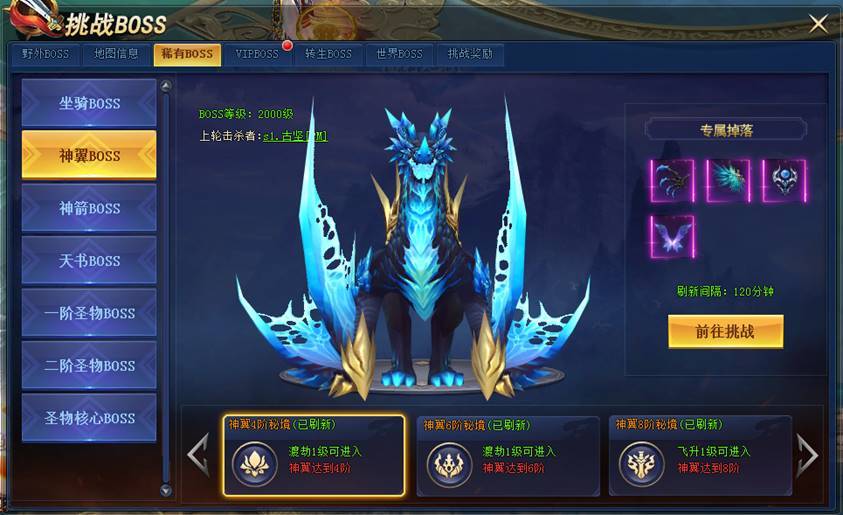Show the 世界BOSS tab
The height and width of the screenshot is (515, 843).
click(399, 54)
